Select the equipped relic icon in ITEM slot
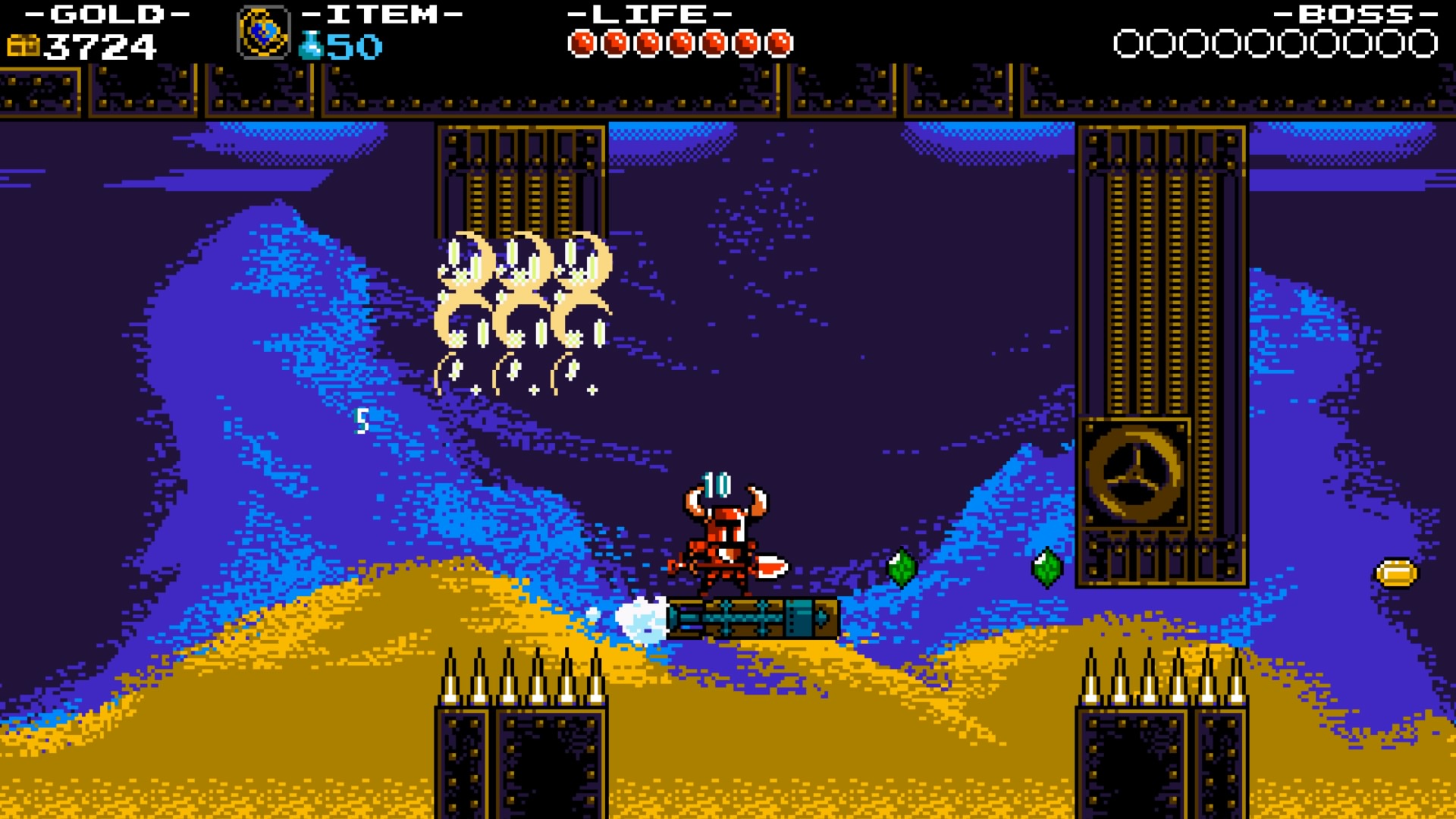This screenshot has height=819, width=1456. click(264, 33)
